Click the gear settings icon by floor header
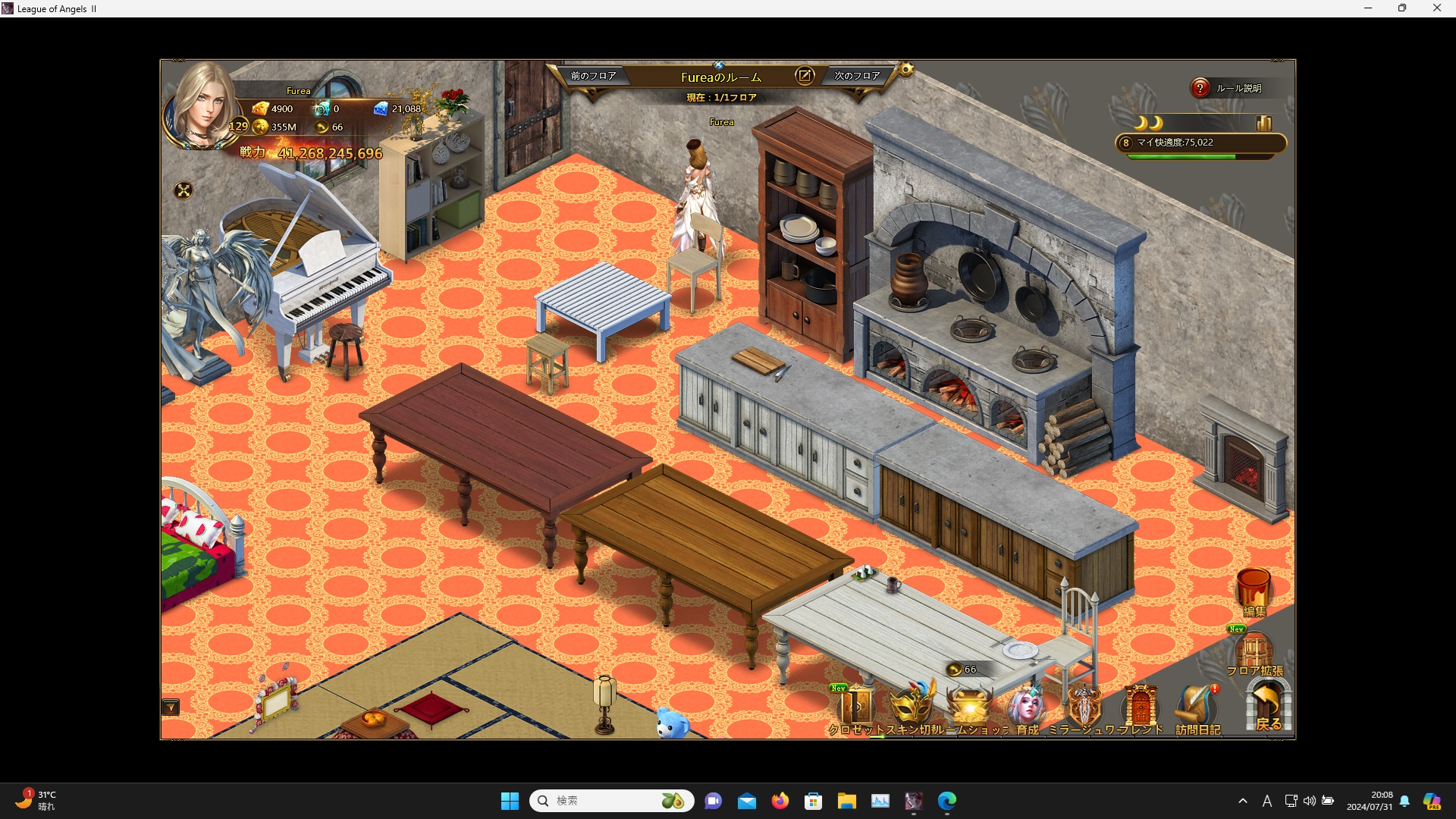Viewport: 1456px width, 819px height. click(x=906, y=71)
